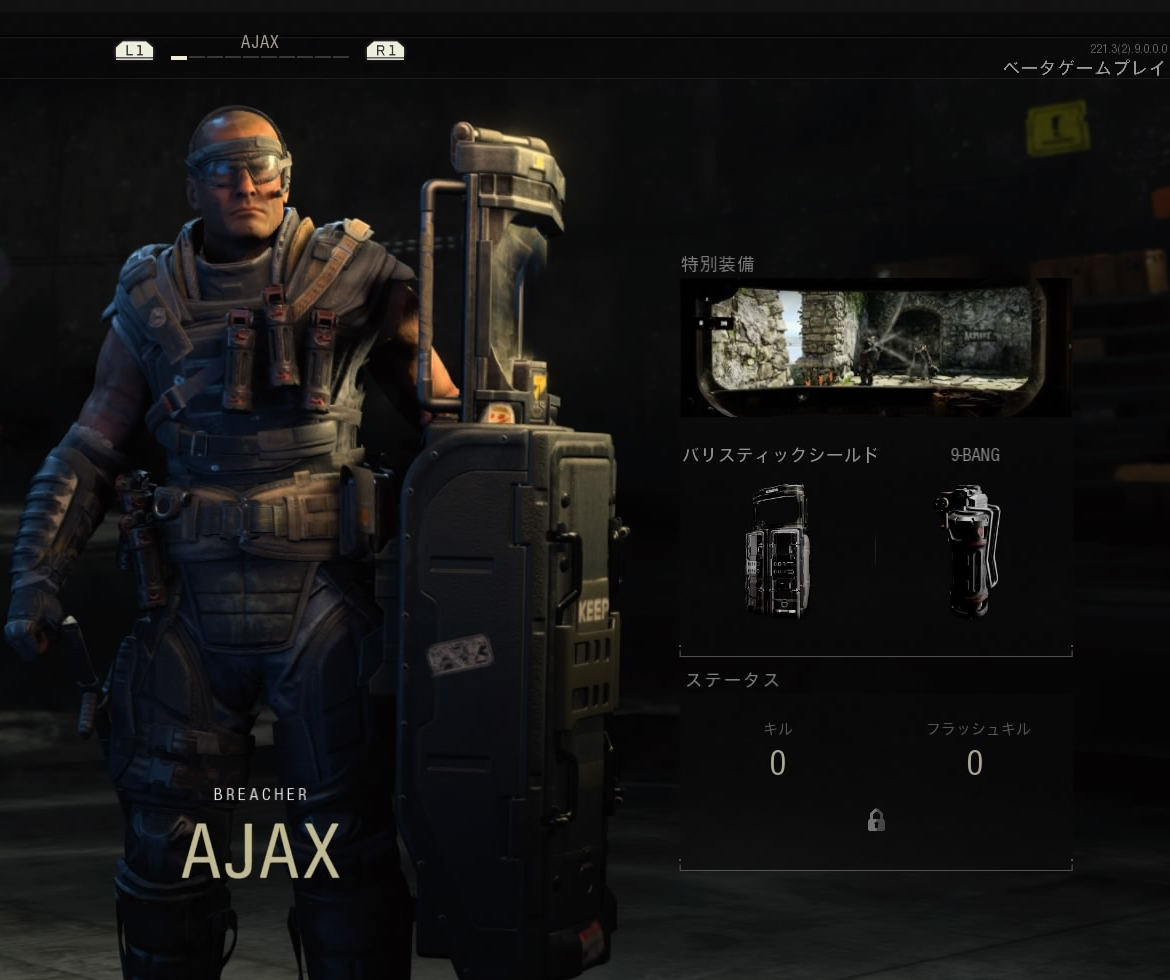The width and height of the screenshot is (1170, 980).
Task: Choose the 9-Bang grenade icon
Action: point(968,550)
